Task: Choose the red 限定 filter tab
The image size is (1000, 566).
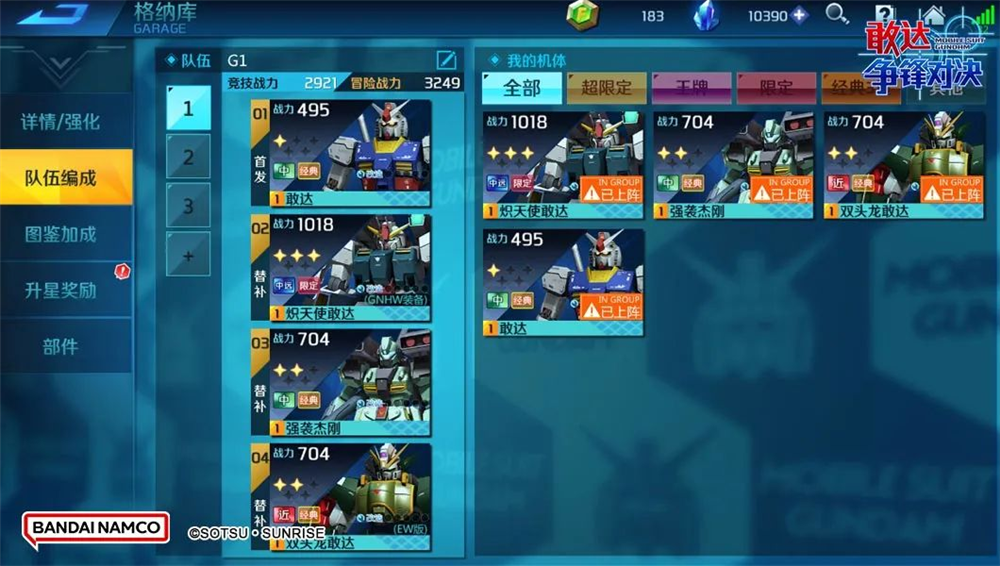Action: [776, 88]
